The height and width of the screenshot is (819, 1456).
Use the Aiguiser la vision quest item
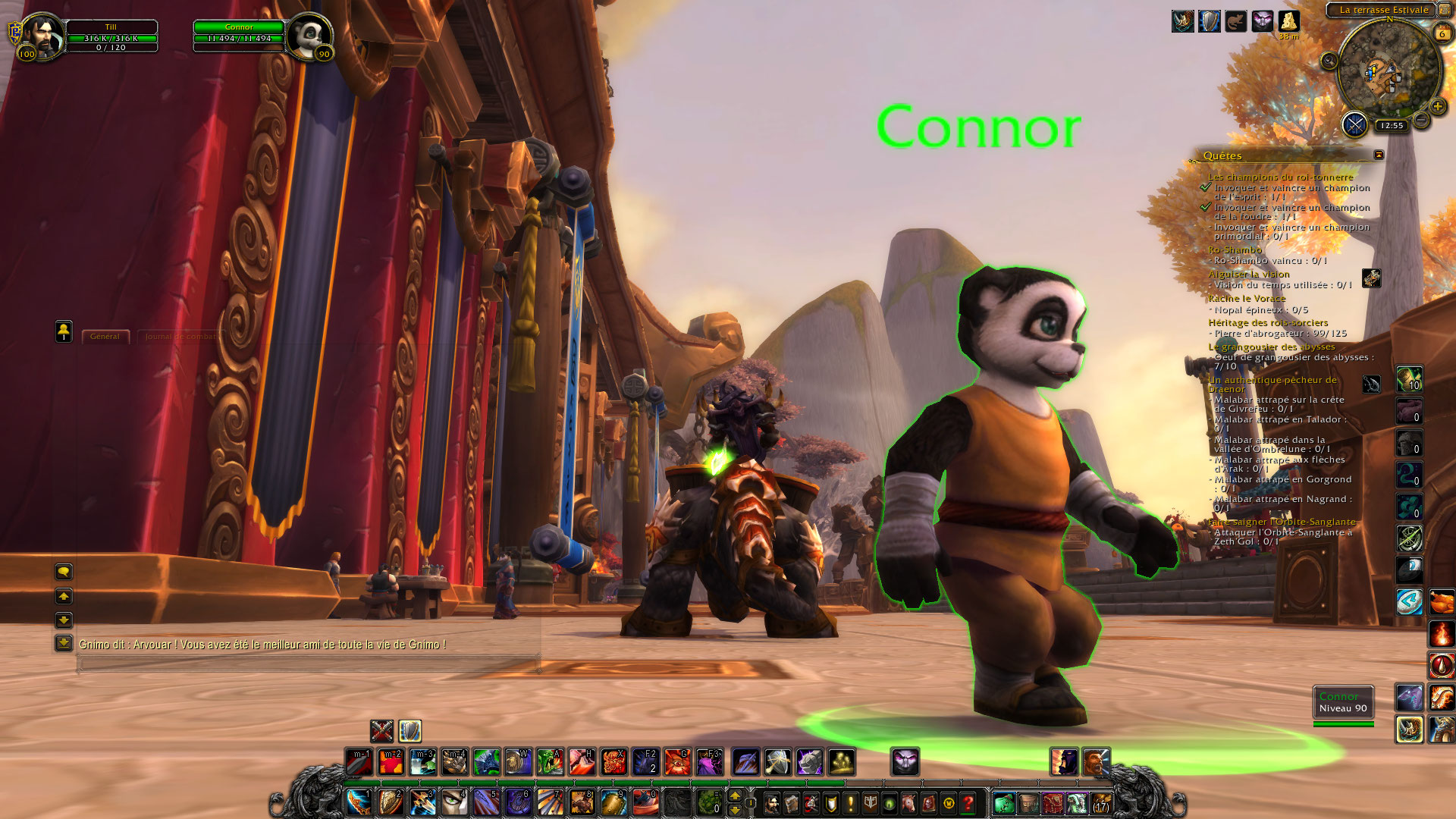pos(1371,278)
